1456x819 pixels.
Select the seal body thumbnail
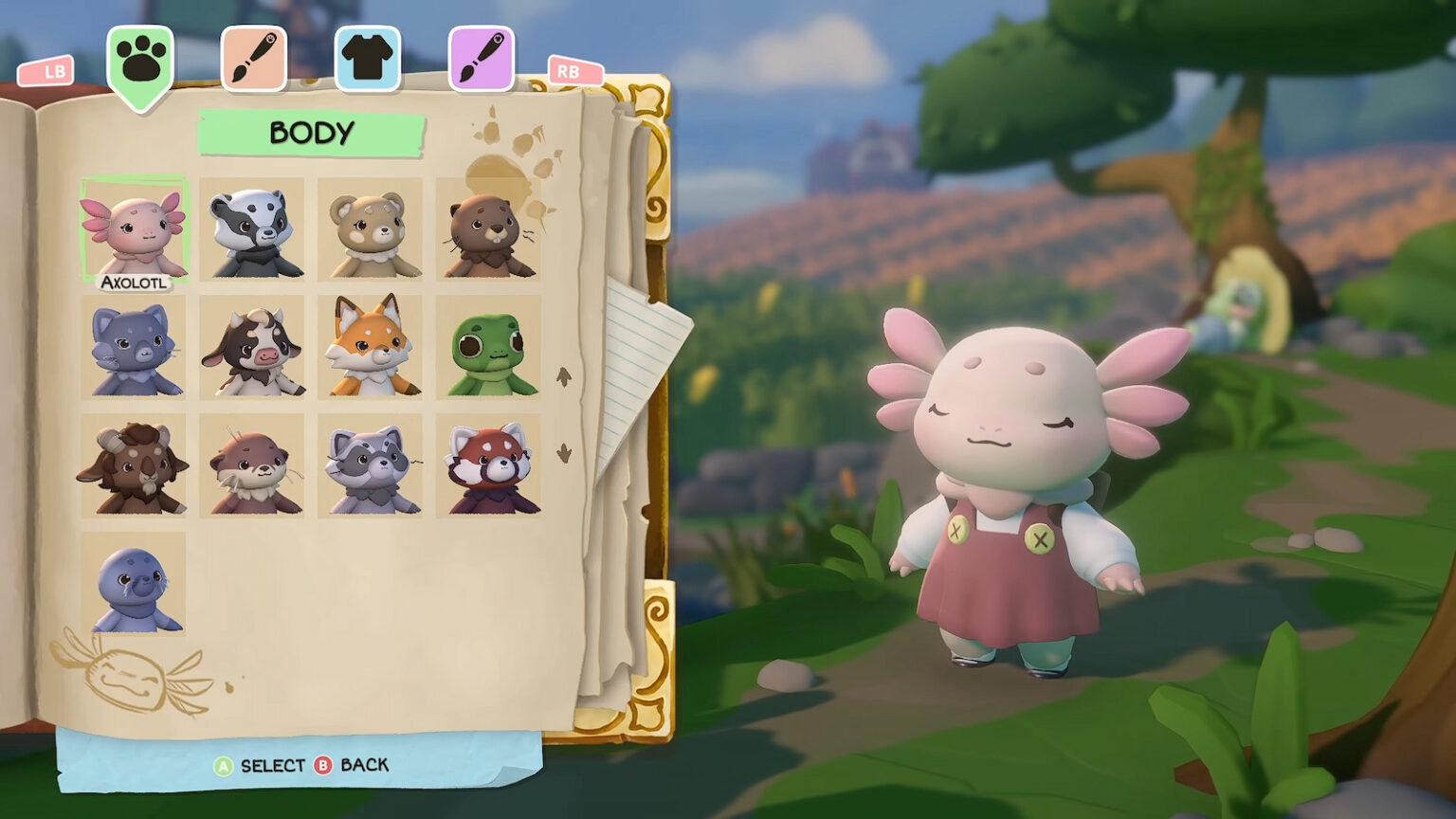pos(136,585)
